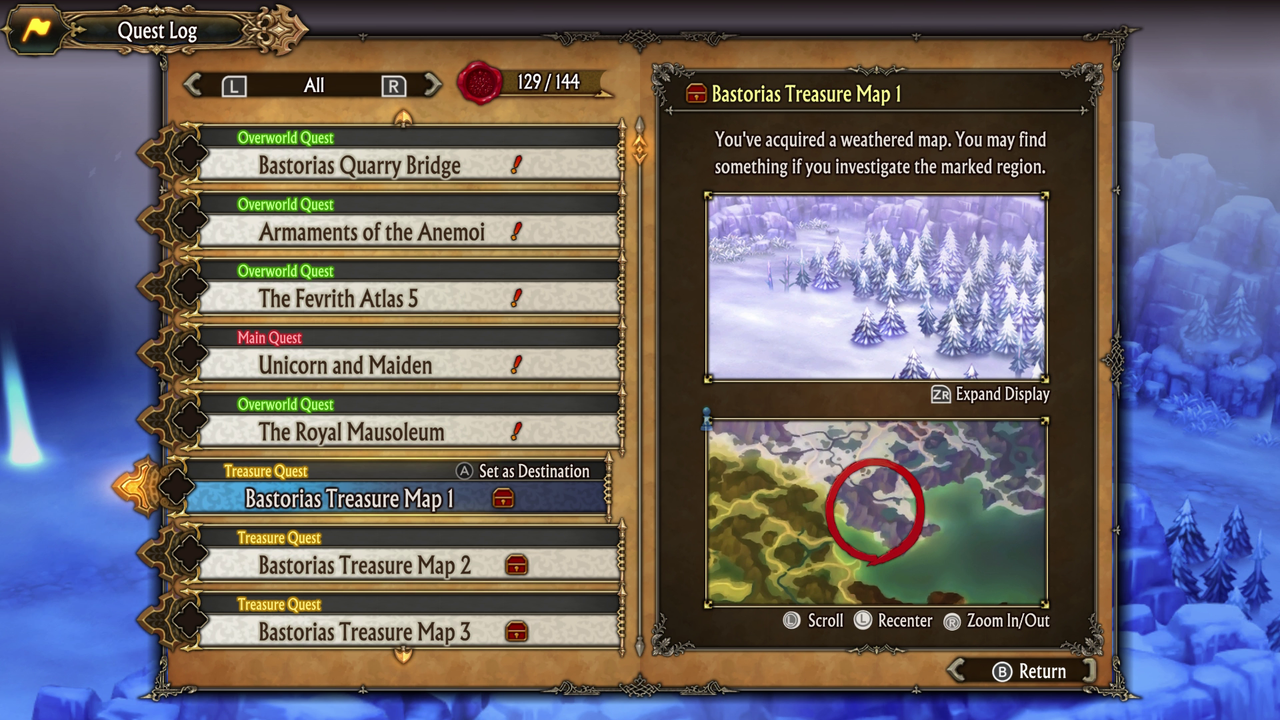
Task: Select the Treasure Quest category label
Action: tap(265, 471)
